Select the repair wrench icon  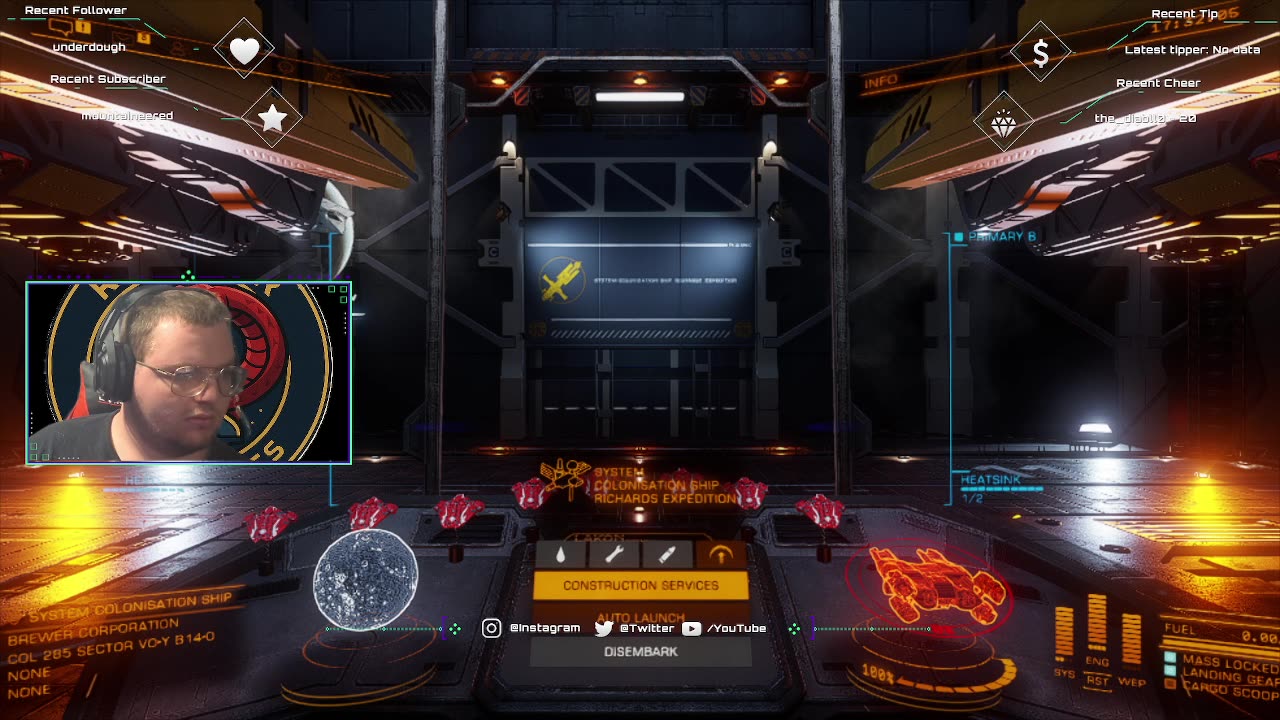614,554
